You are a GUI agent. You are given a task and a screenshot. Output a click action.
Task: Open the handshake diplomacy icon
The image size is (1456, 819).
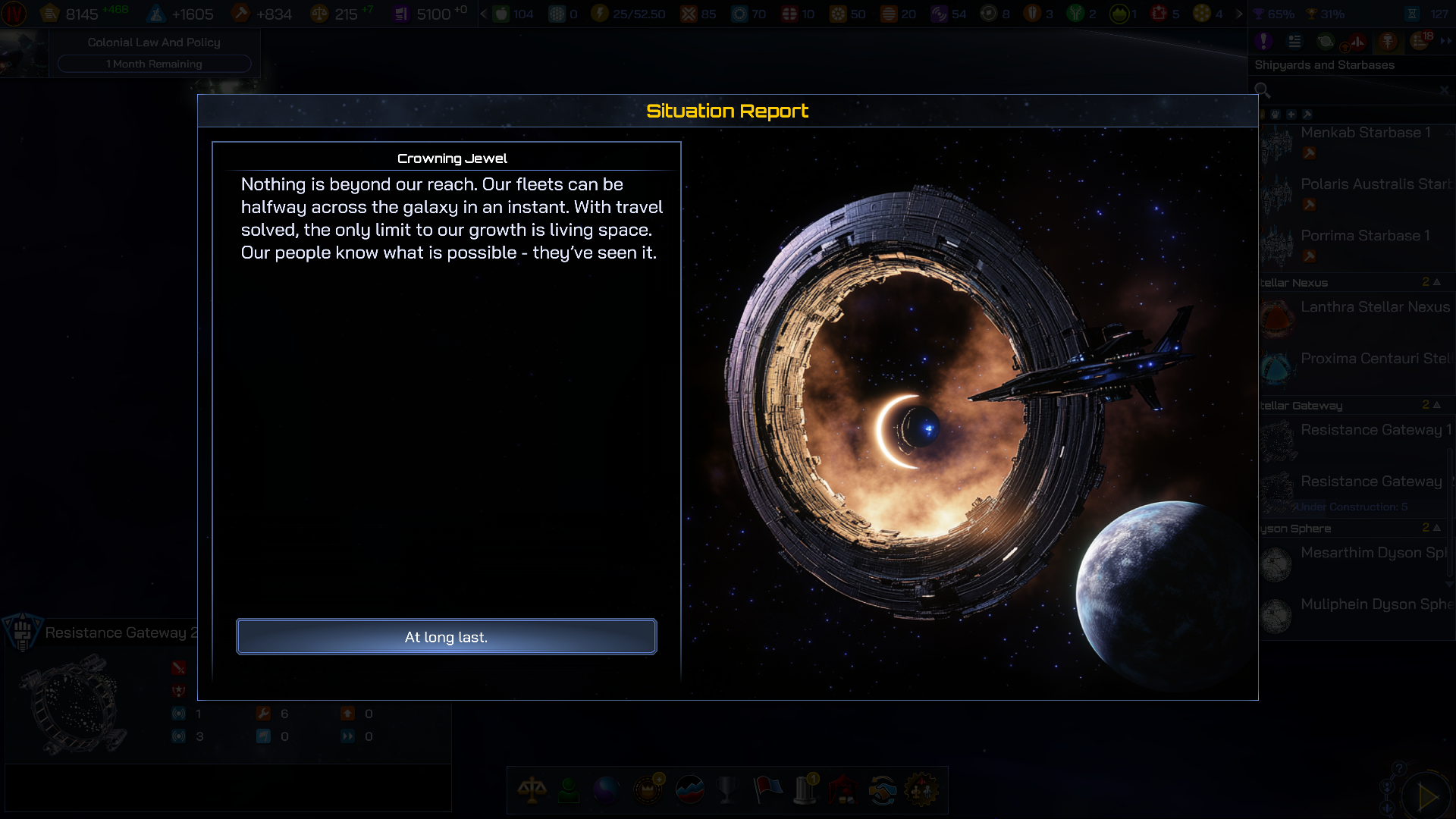(882, 790)
